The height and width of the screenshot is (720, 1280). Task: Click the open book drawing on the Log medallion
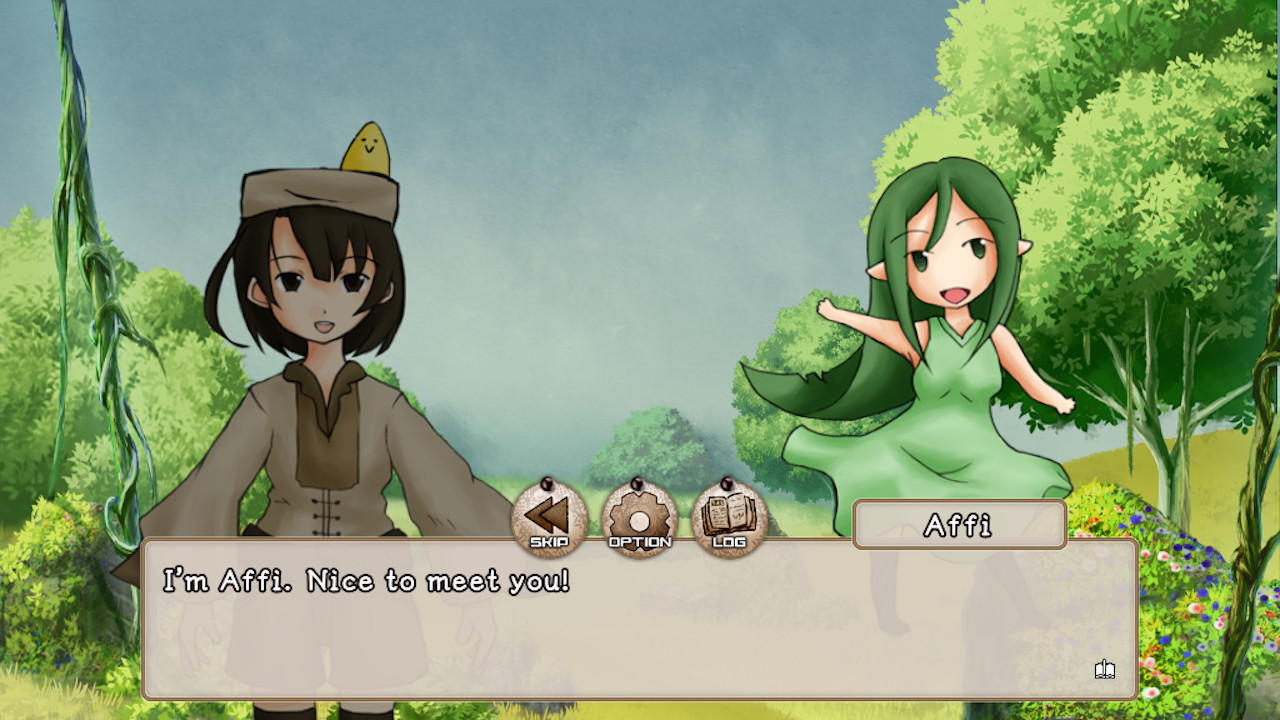[730, 512]
